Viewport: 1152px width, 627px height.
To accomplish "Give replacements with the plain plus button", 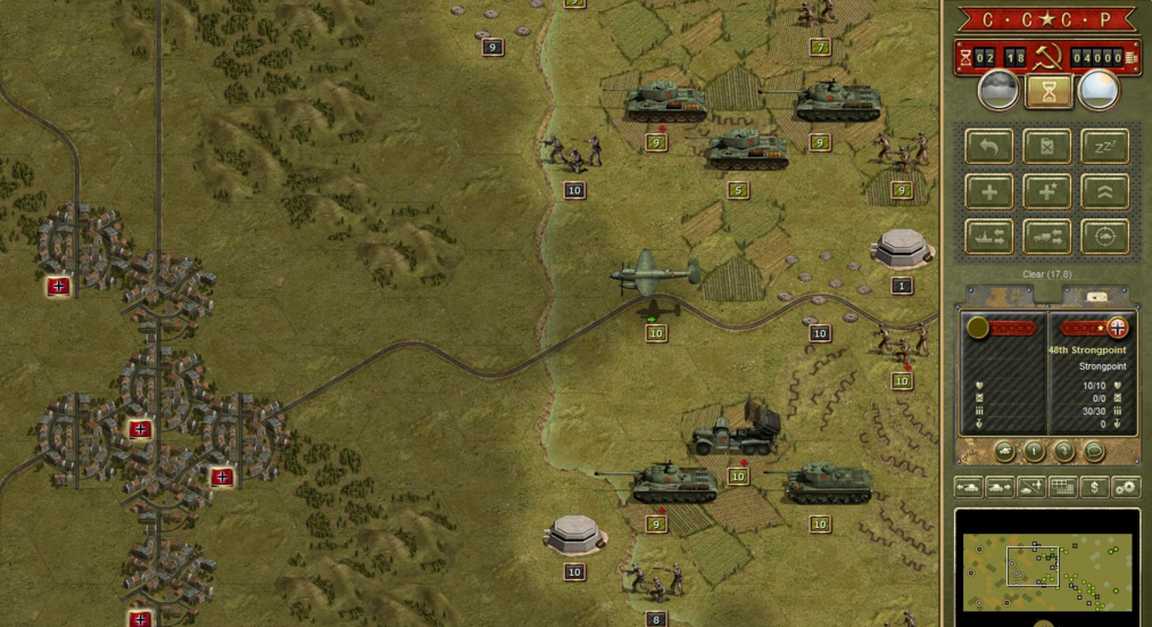I will coord(989,191).
